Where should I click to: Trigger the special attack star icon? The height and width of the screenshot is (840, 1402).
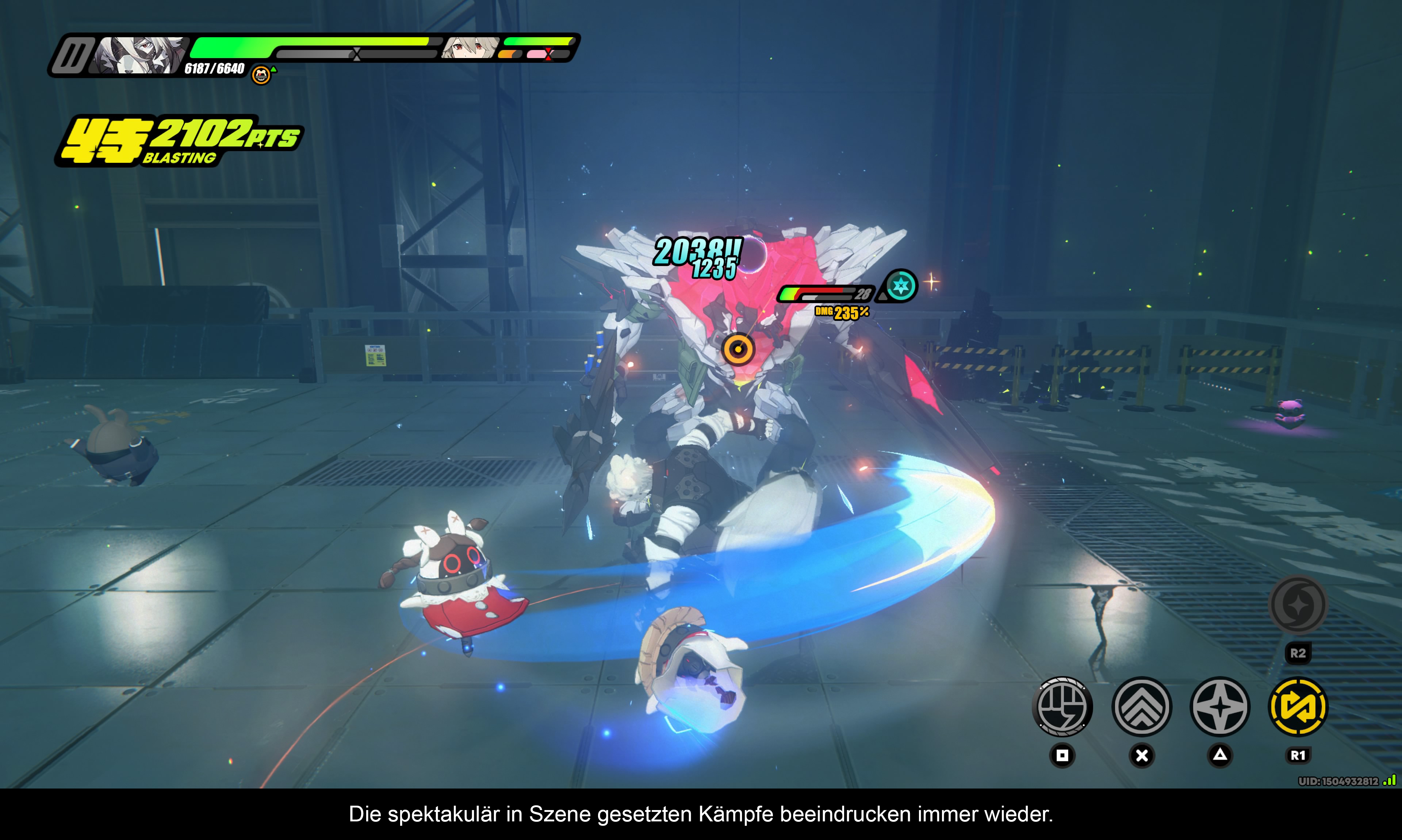[x=1220, y=707]
